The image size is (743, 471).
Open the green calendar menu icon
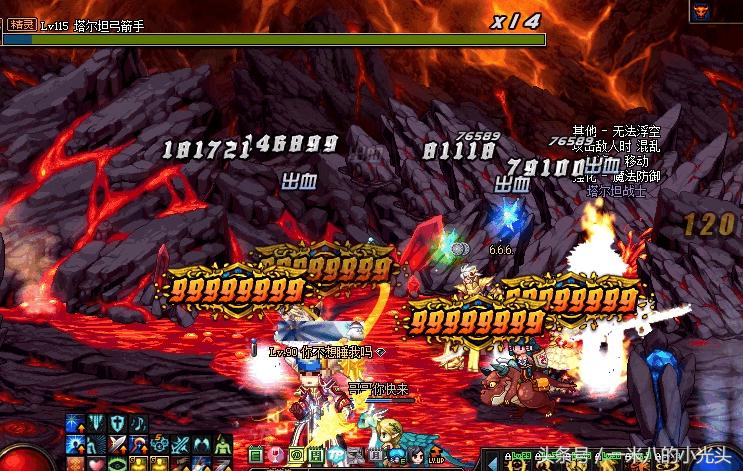pyautogui.click(x=254, y=455)
